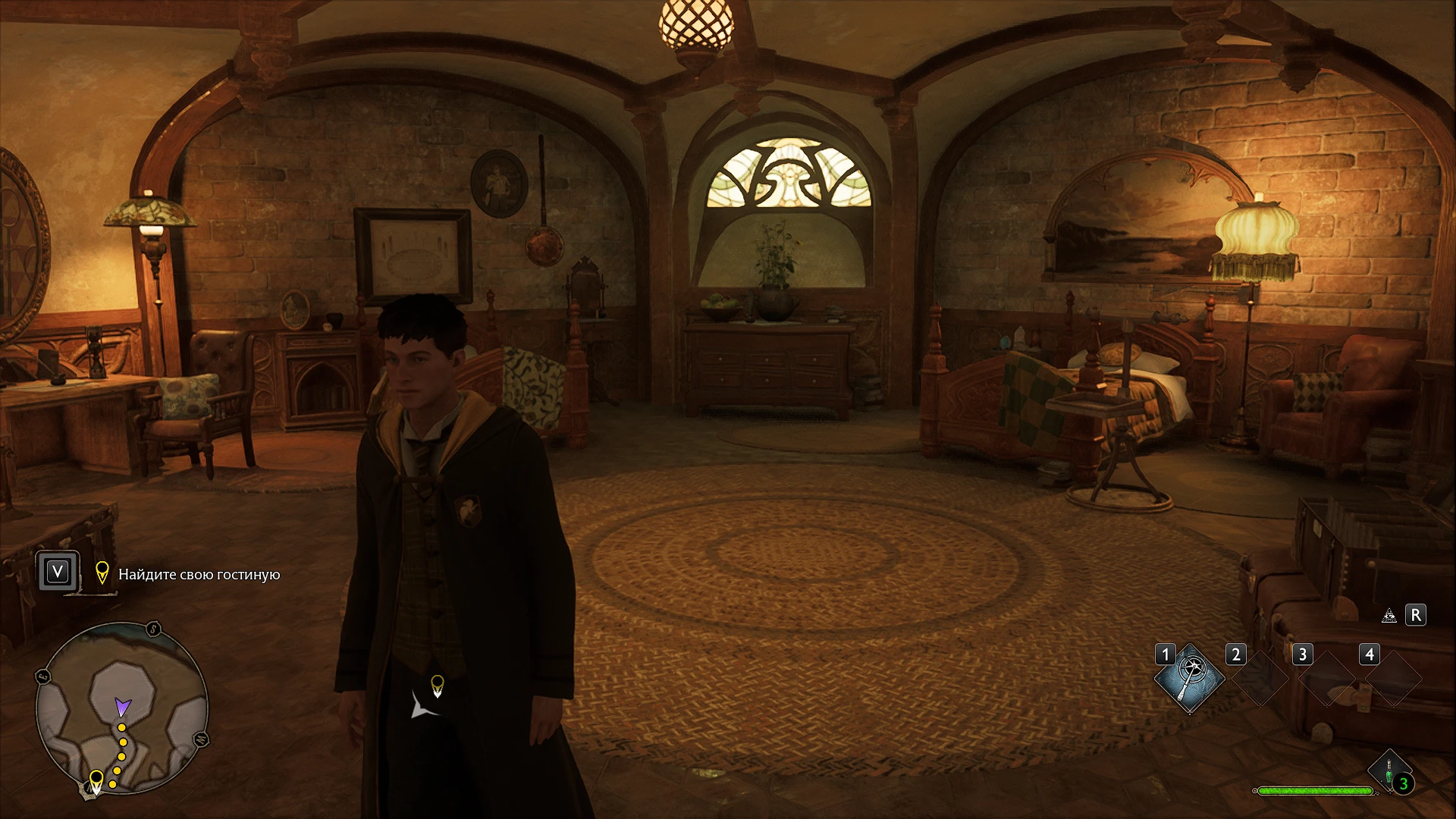Click the green potion icon near the health bar
The image size is (1456, 819).
pyautogui.click(x=1389, y=770)
